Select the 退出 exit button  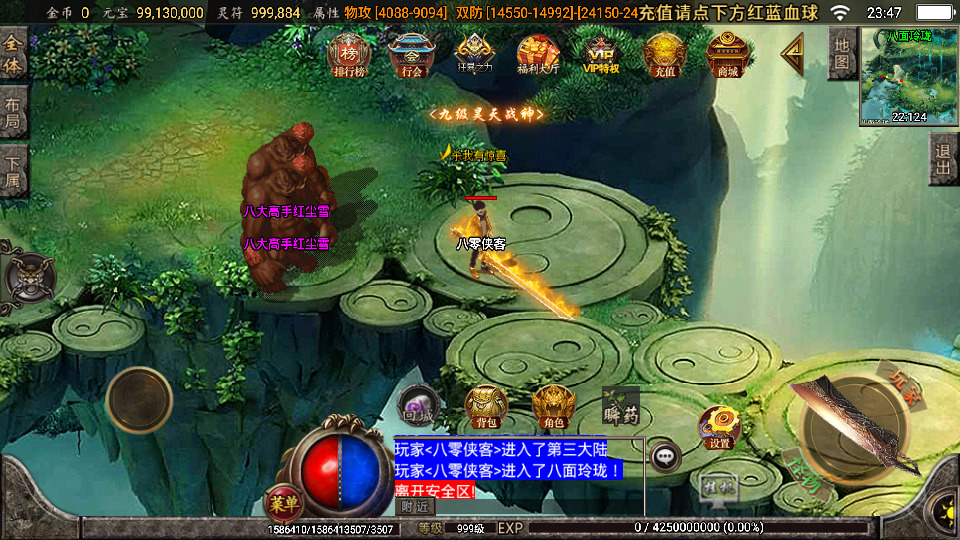point(942,158)
